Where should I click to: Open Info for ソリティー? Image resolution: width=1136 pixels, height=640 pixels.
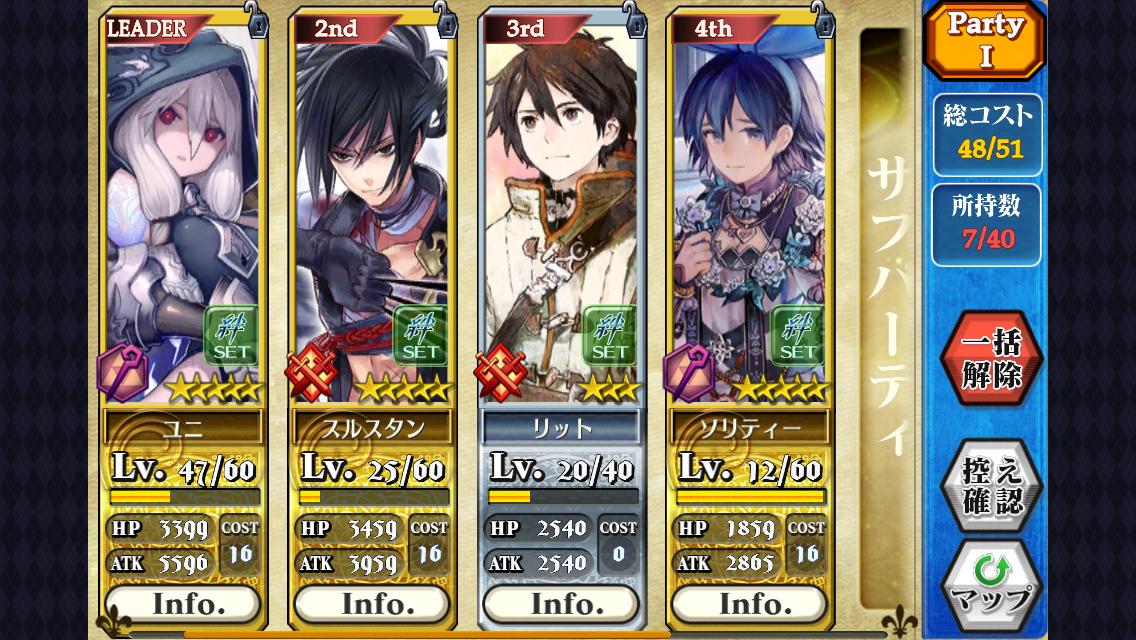749,604
